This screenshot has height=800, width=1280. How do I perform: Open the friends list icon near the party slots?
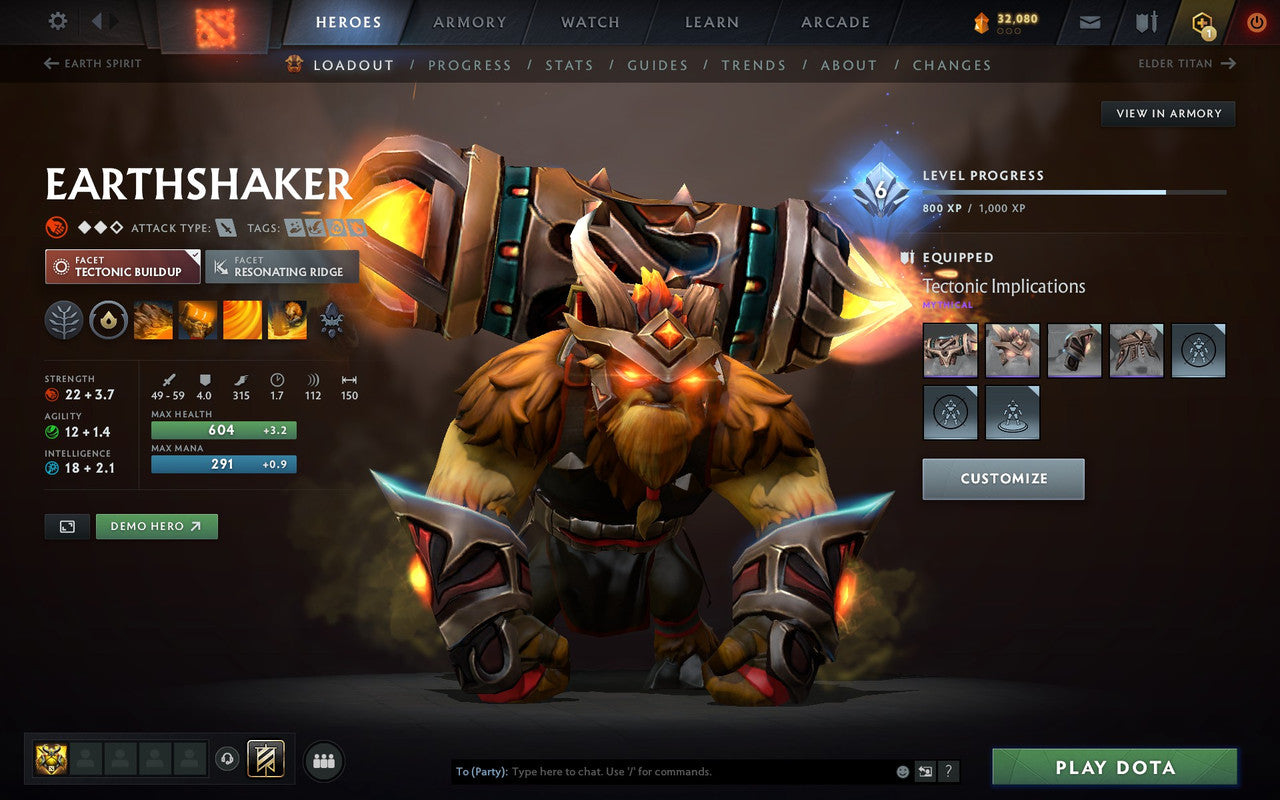[324, 760]
